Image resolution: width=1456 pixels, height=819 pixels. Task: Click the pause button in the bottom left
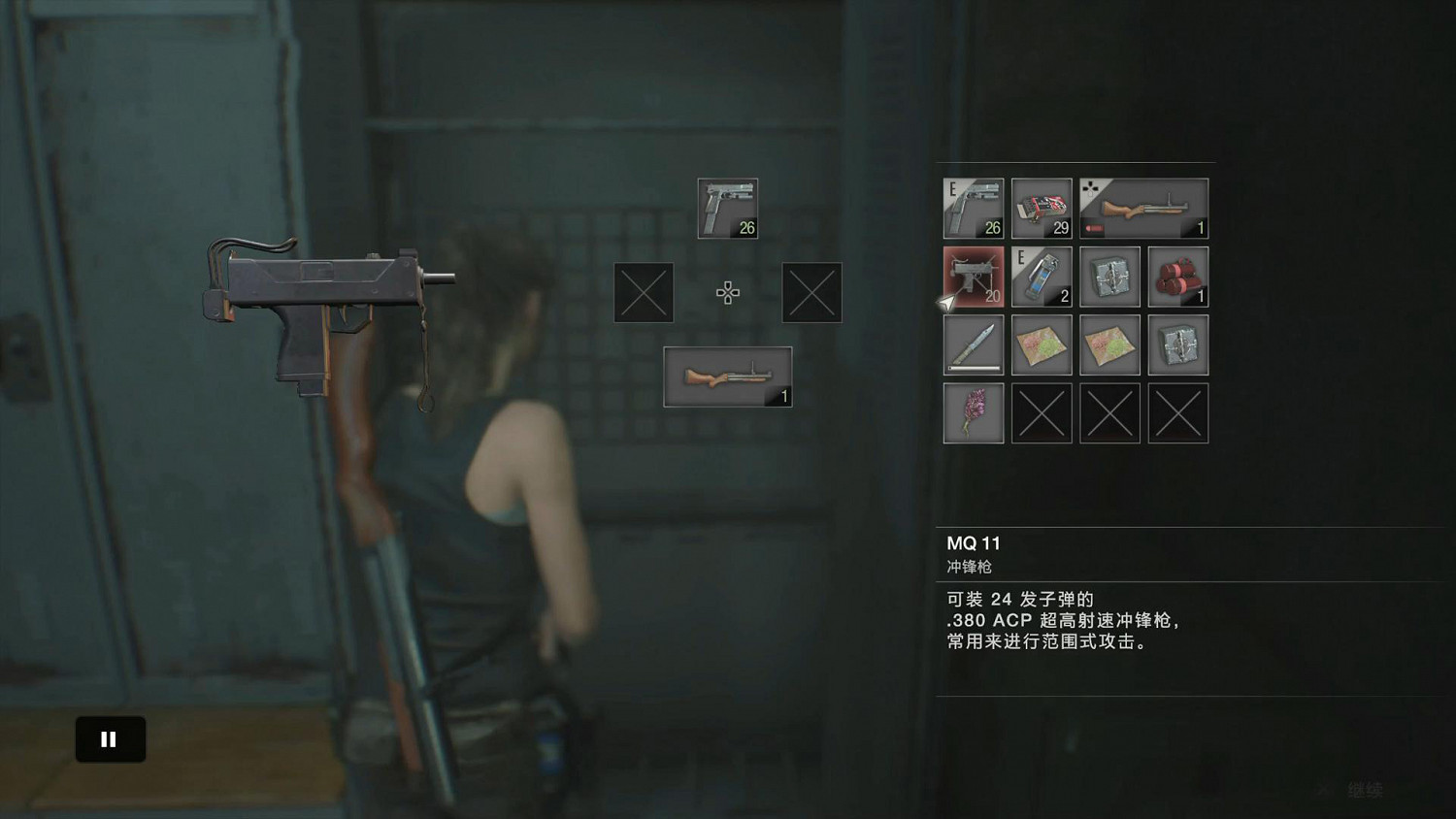[x=110, y=738]
